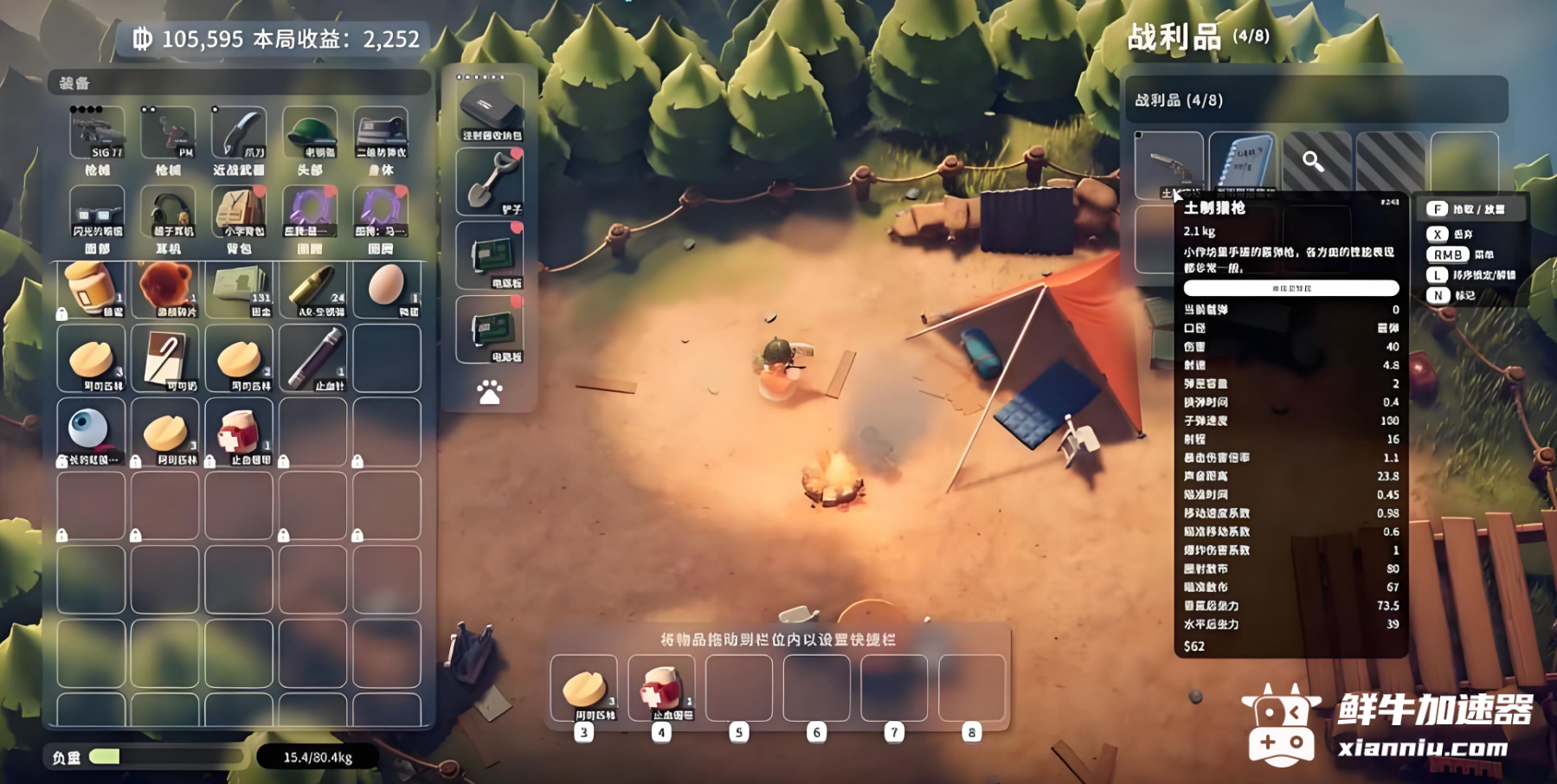Select the chocolate bar item
The image size is (1557, 784).
click(x=165, y=358)
